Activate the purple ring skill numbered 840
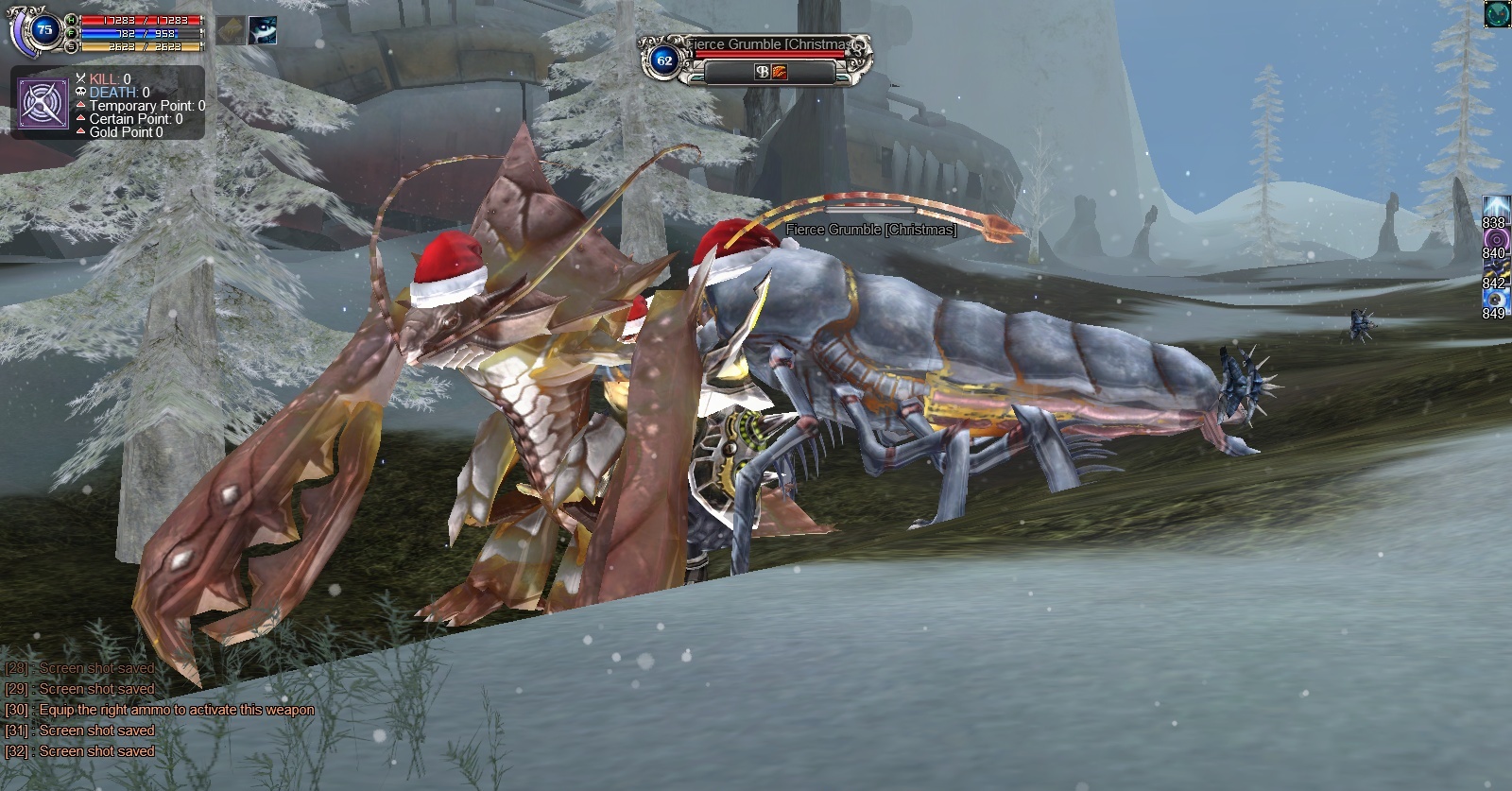 1495,239
